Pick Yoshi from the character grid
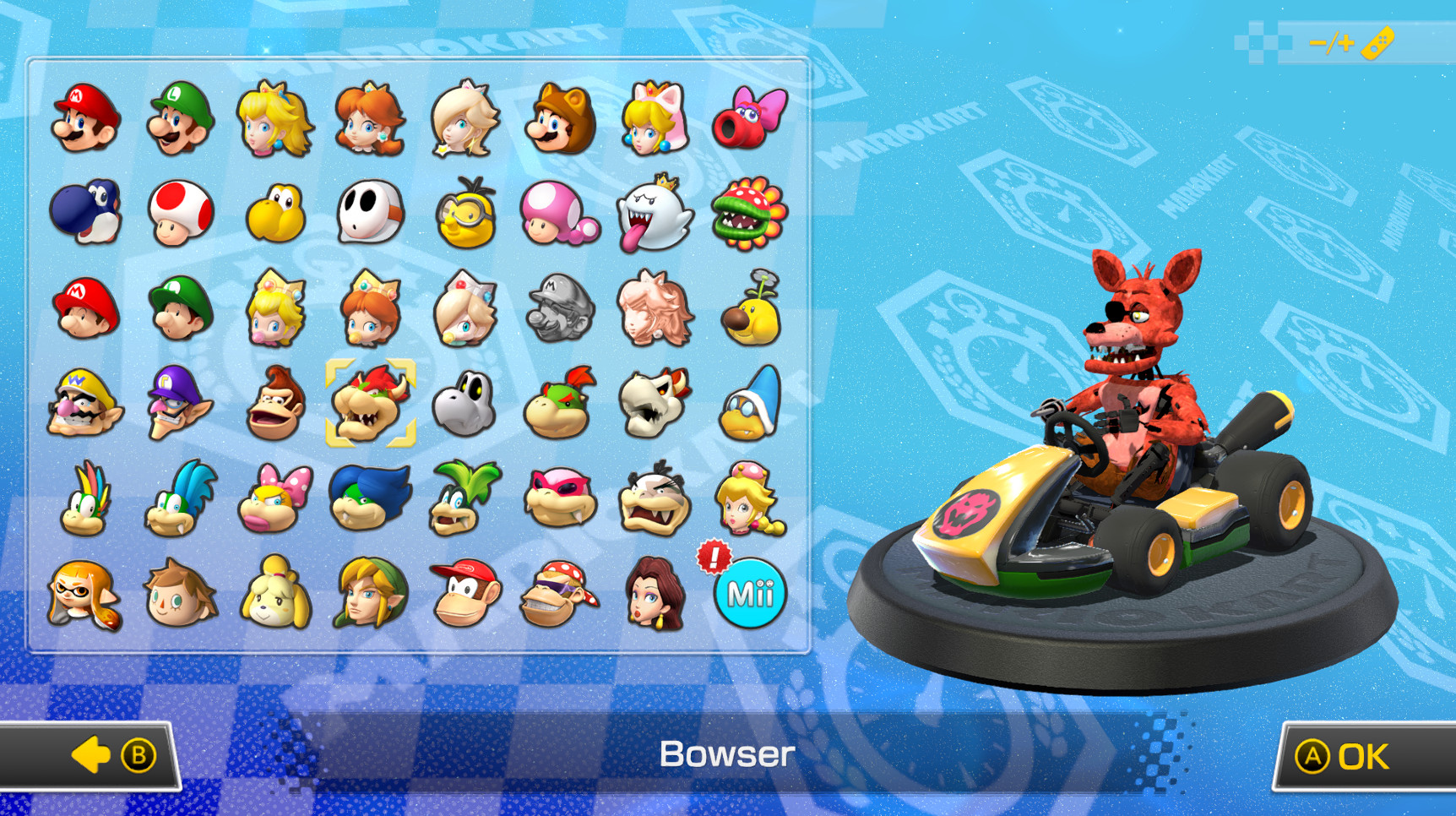Image resolution: width=1456 pixels, height=816 pixels. [84, 213]
